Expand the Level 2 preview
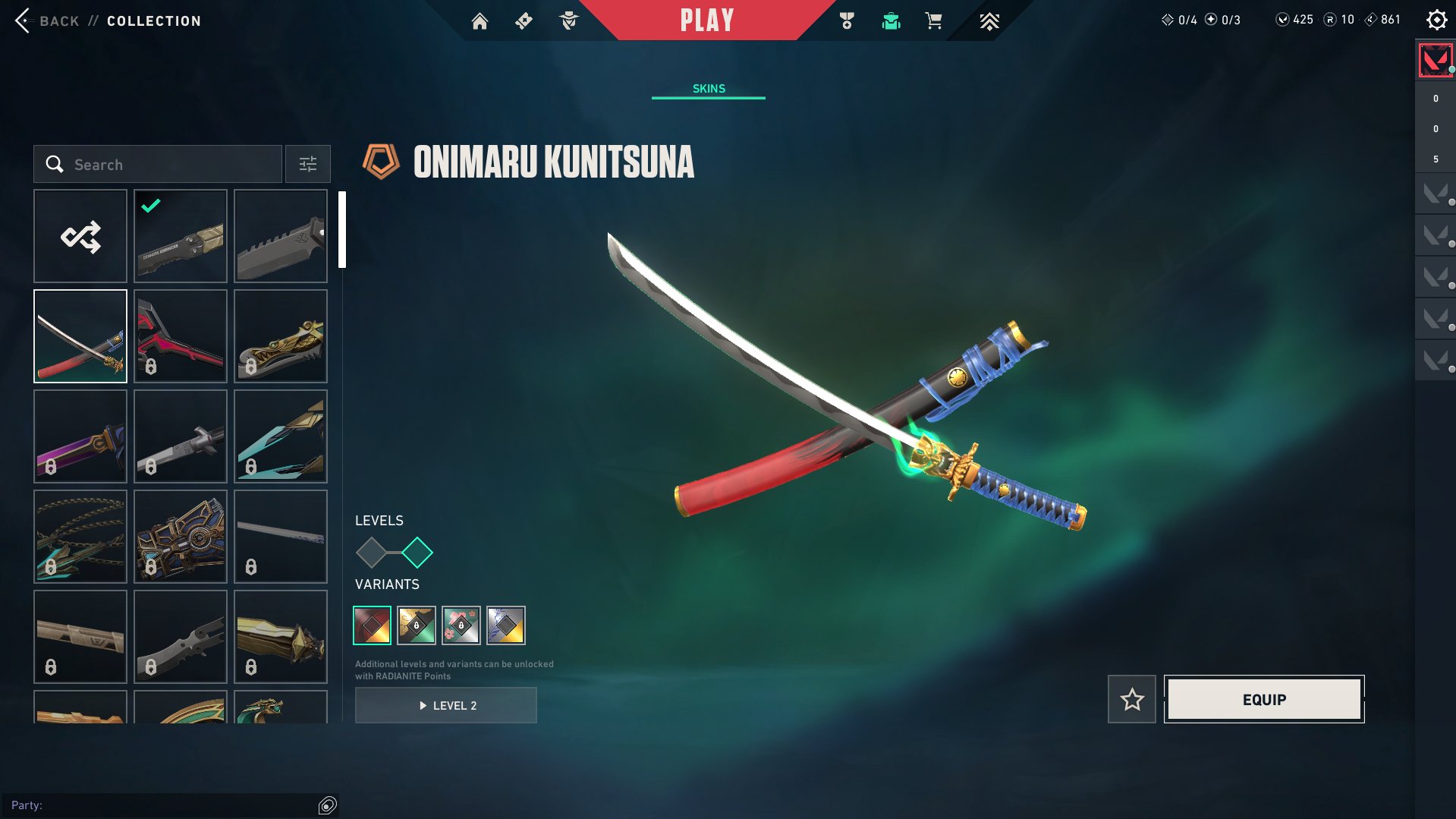 [445, 704]
